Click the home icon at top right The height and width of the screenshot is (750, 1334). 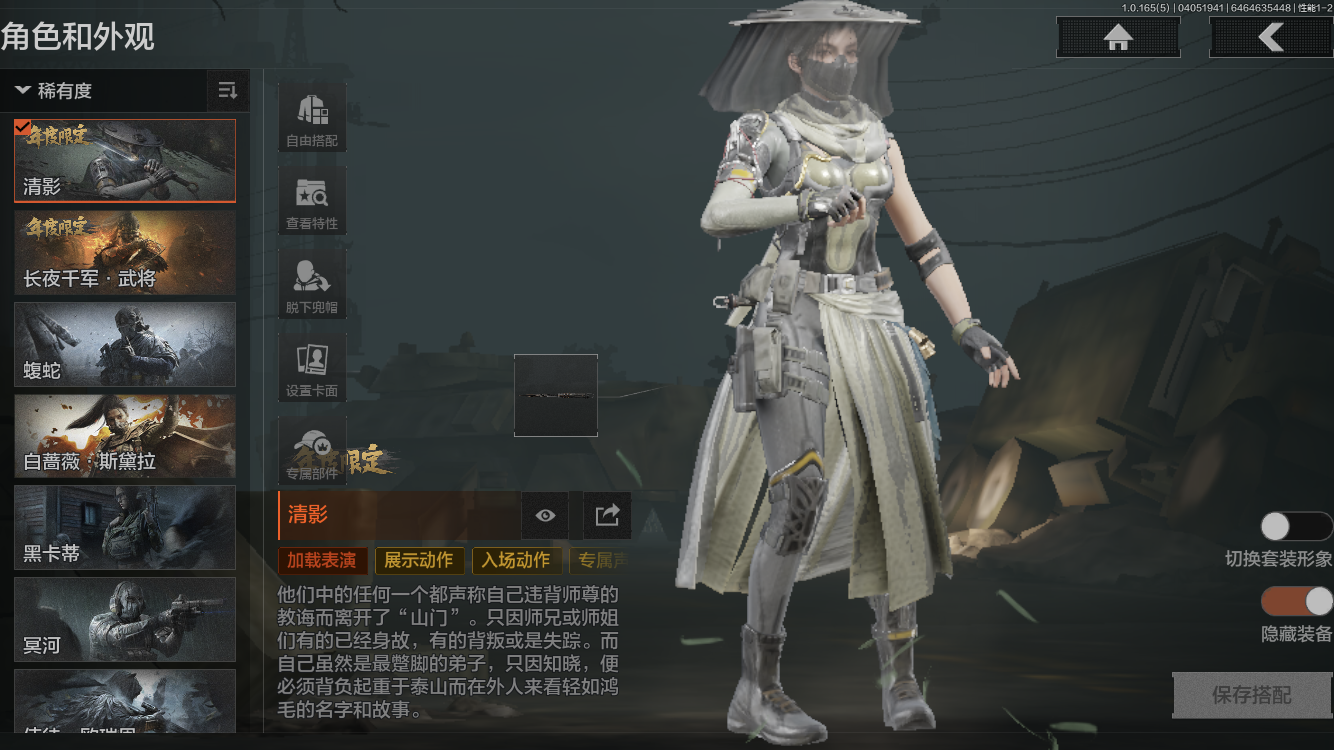(1117, 37)
